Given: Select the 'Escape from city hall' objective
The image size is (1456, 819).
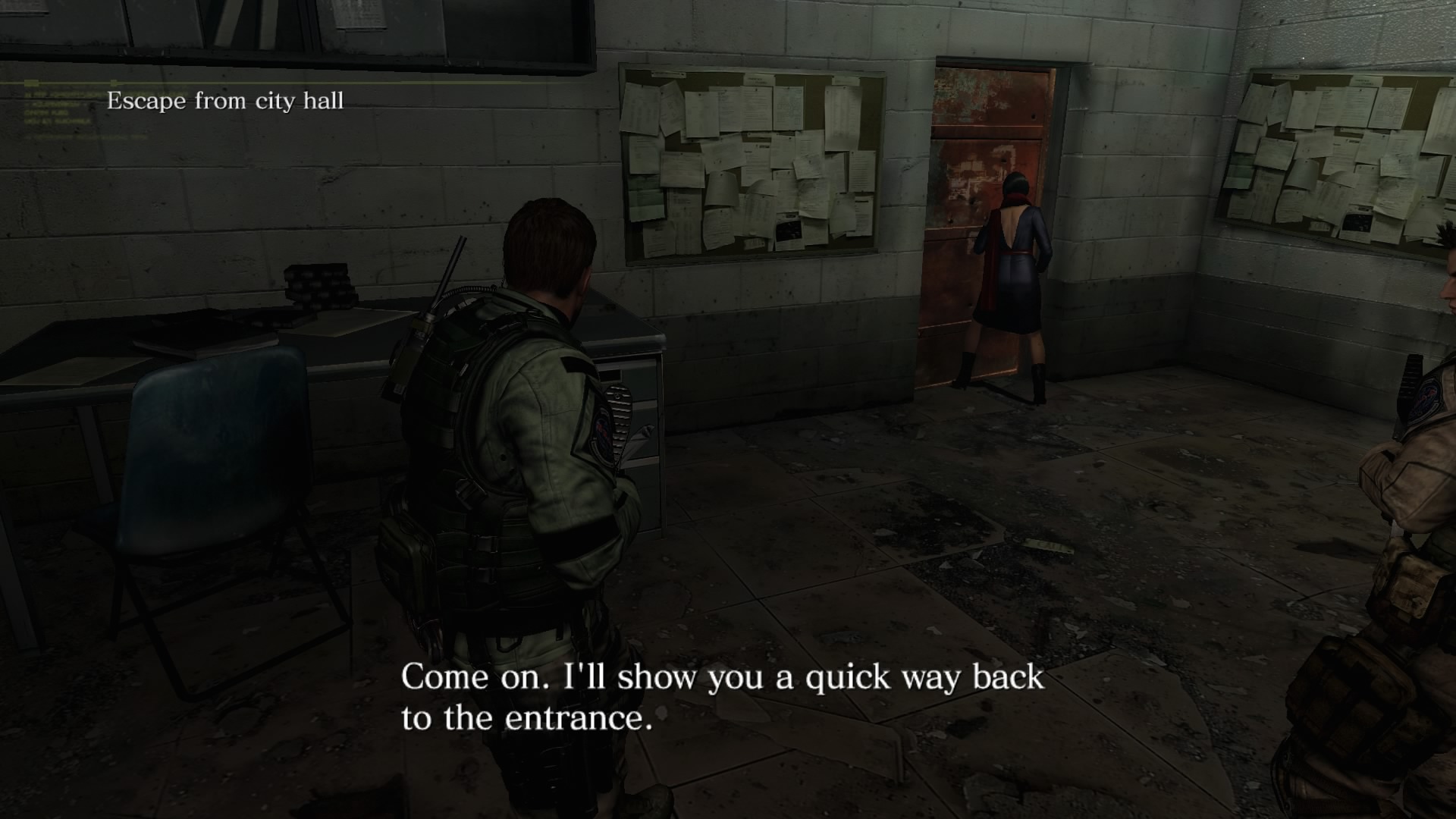Looking at the screenshot, I should click(225, 101).
